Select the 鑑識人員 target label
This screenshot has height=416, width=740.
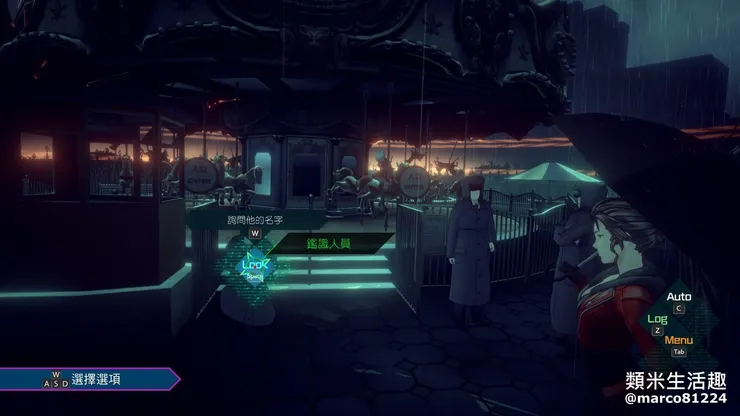click(326, 242)
